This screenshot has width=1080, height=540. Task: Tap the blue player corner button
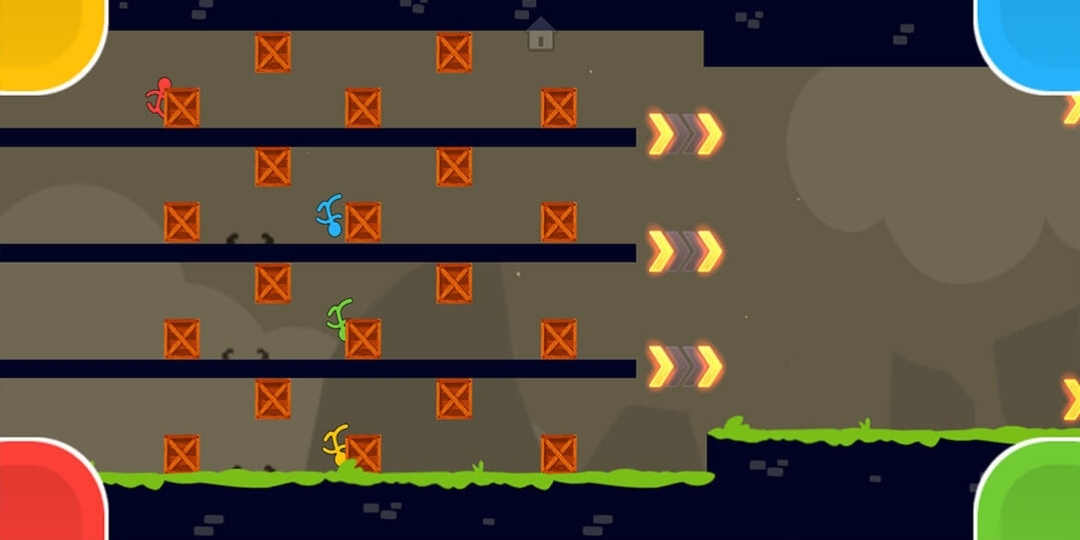[1030, 42]
